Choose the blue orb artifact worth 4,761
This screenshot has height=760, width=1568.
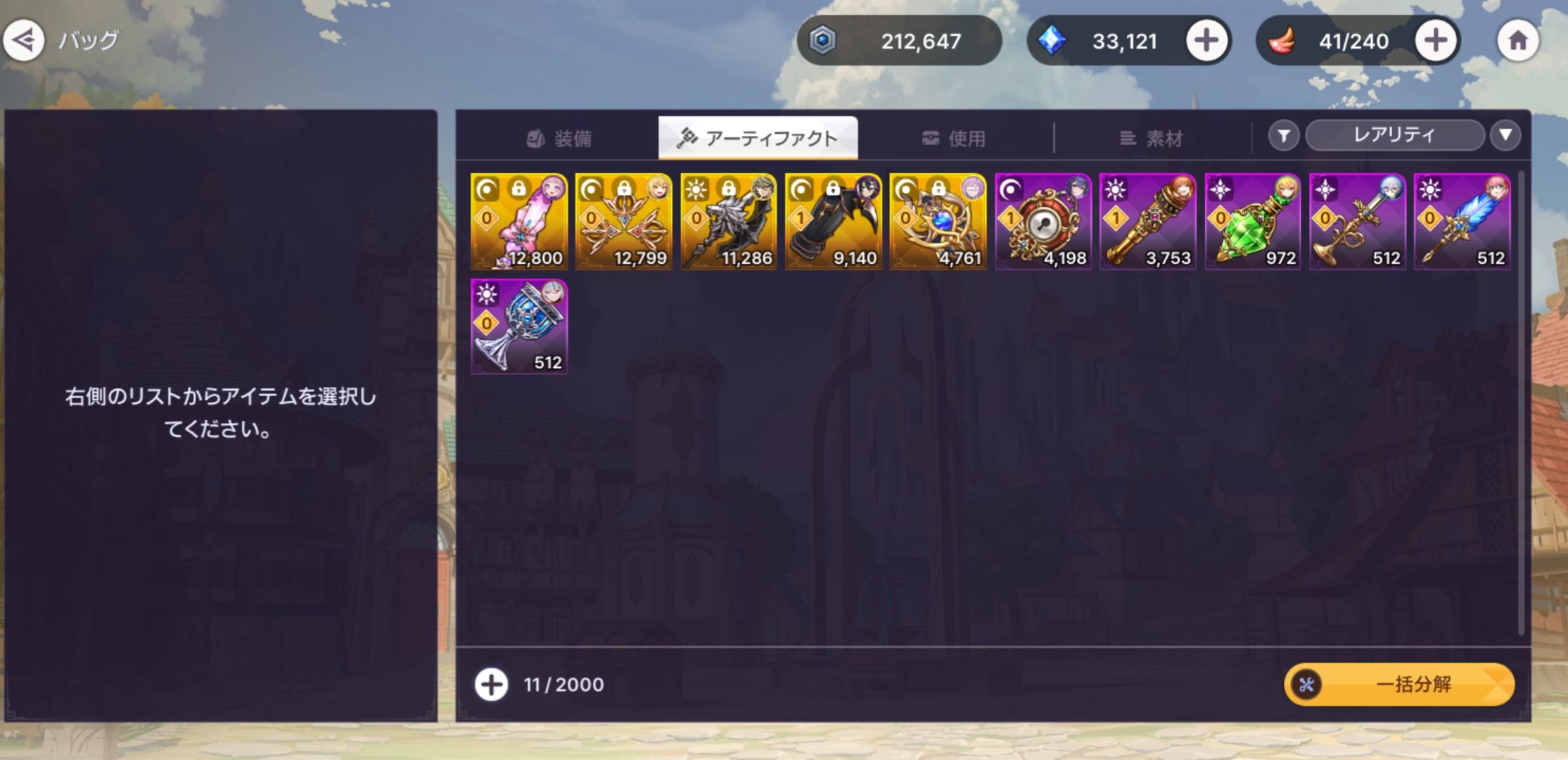click(938, 222)
